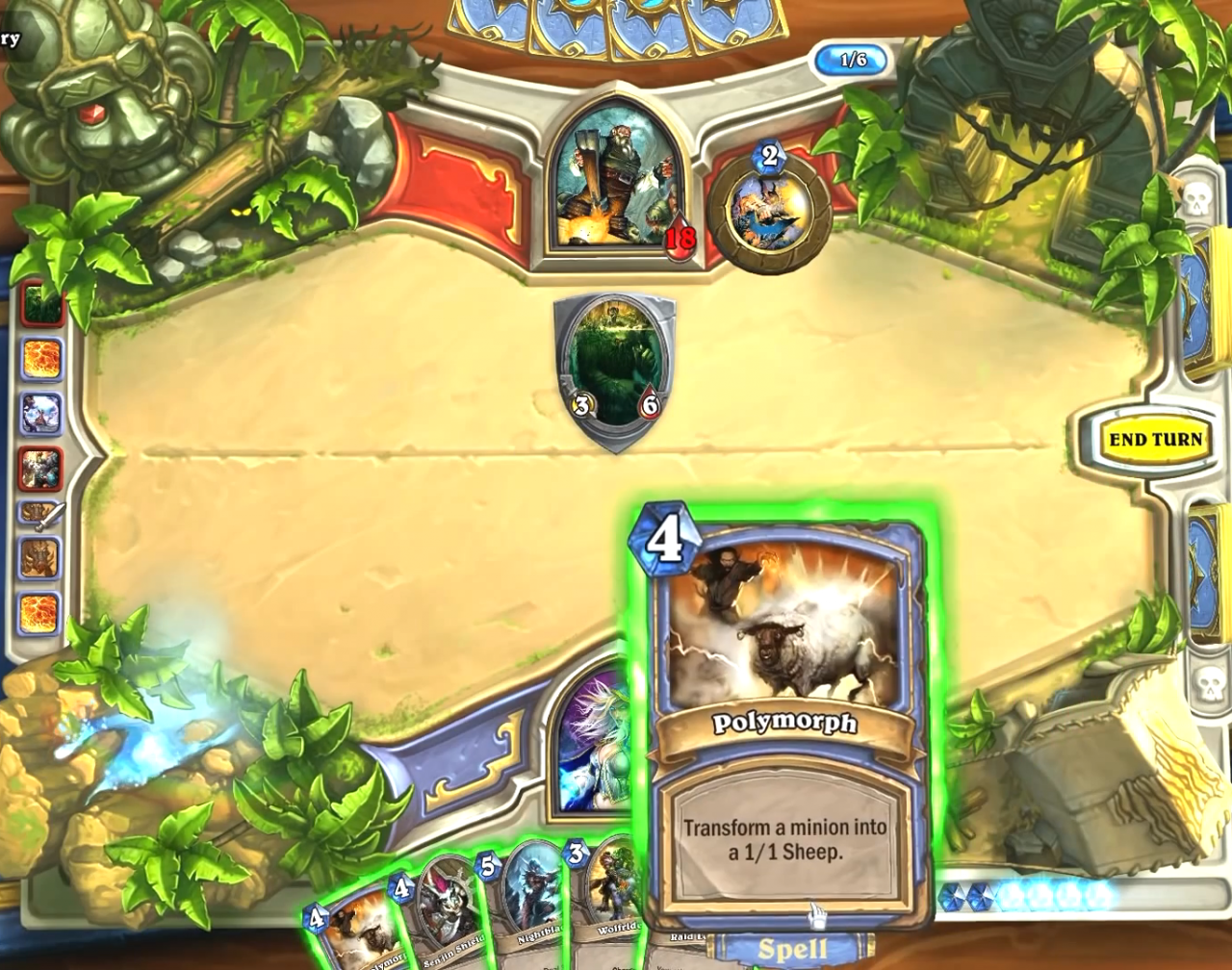Select the topmost play-history tile on left sidebar
Screen dimensions: 1232x970
[38, 304]
